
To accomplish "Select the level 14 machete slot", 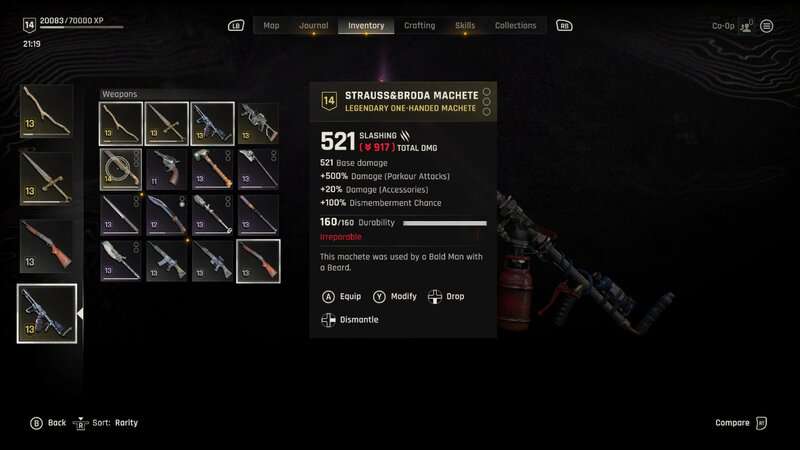I will point(121,169).
